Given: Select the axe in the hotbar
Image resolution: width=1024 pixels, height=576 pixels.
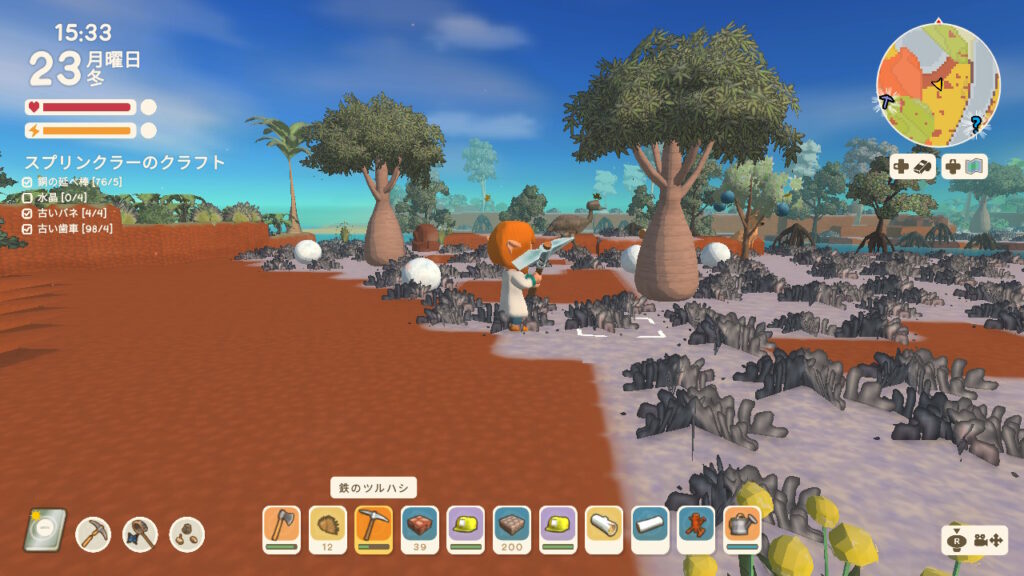Looking at the screenshot, I should [281, 528].
